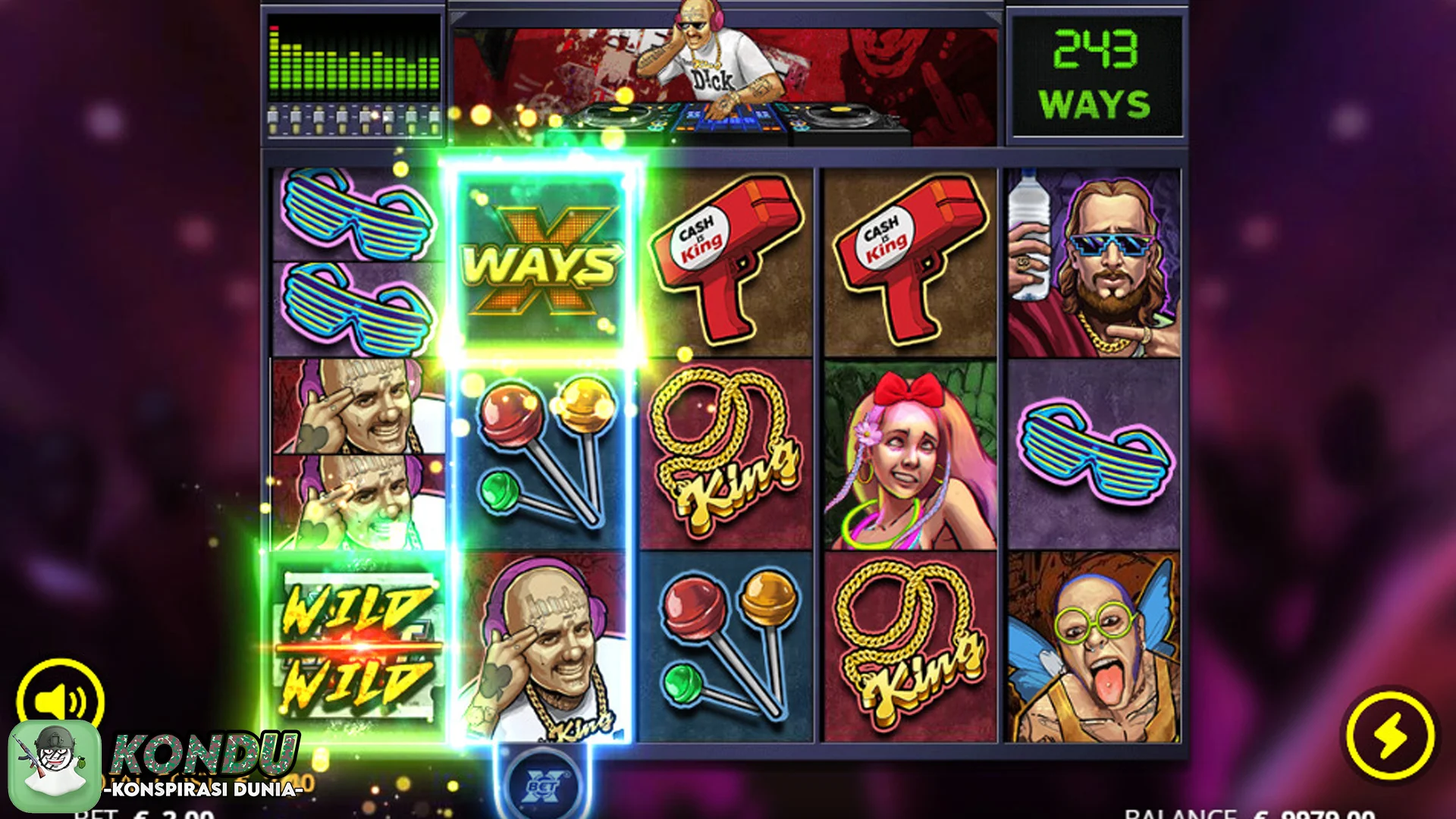Viewport: 1456px width, 819px height.
Task: Toggle the yellow speaker sound button
Action: 61,699
